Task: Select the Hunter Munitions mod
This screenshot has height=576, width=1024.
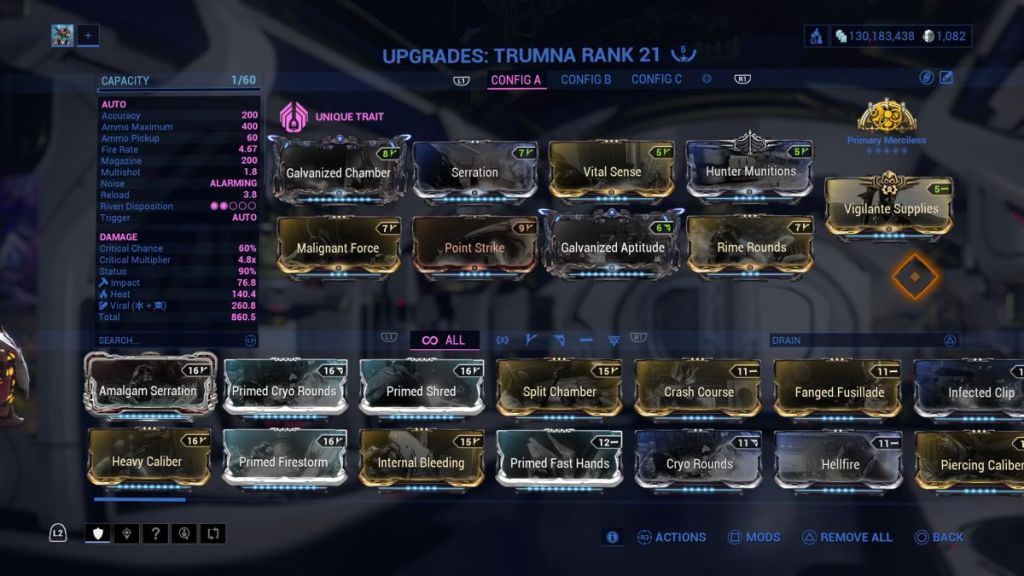Action: pos(751,170)
